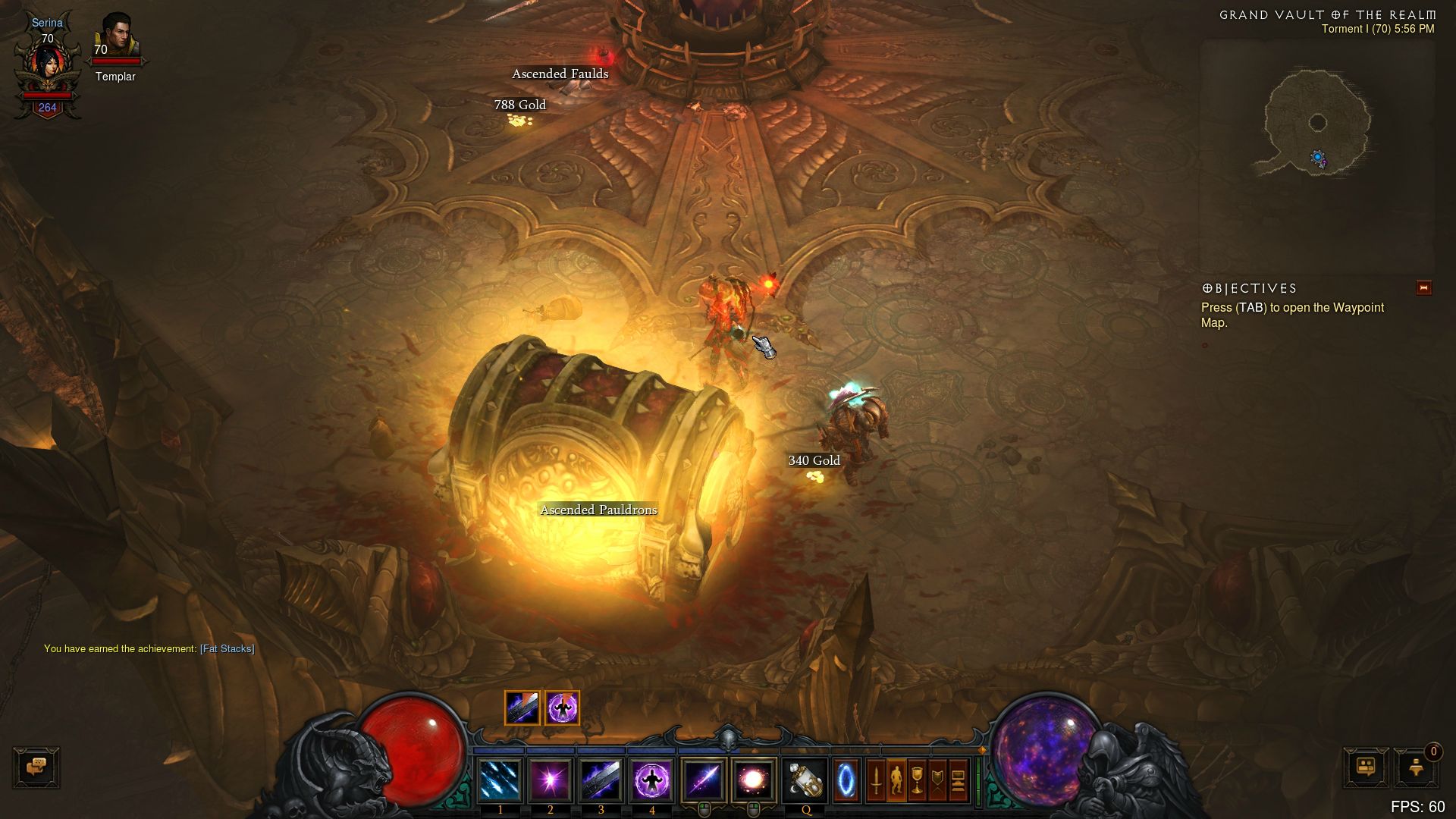Activate the purple armor figure skill in slot 4
1456x819 pixels.
point(651,780)
